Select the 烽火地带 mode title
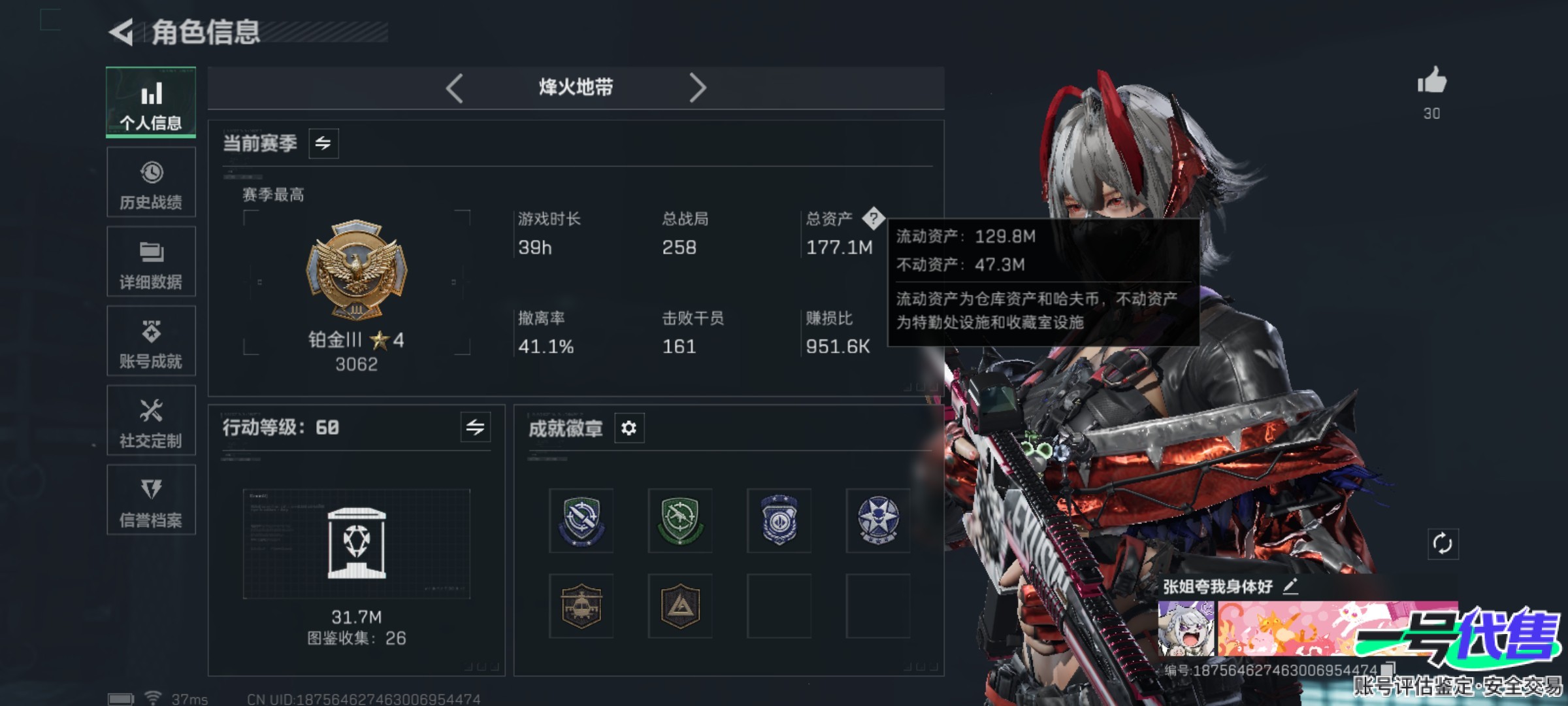The height and width of the screenshot is (706, 1568). 577,87
